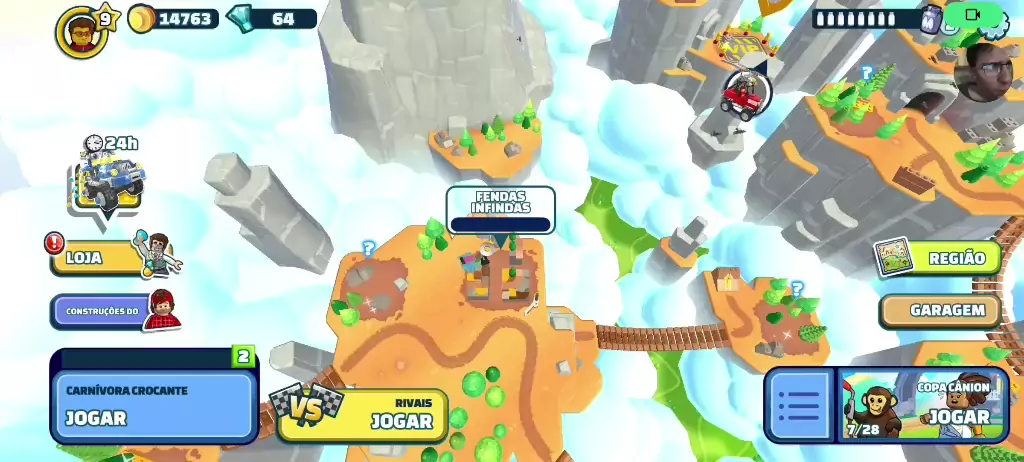Viewport: 1024px width, 462px height.
Task: Open the Construções do builder menu
Action: 104,311
